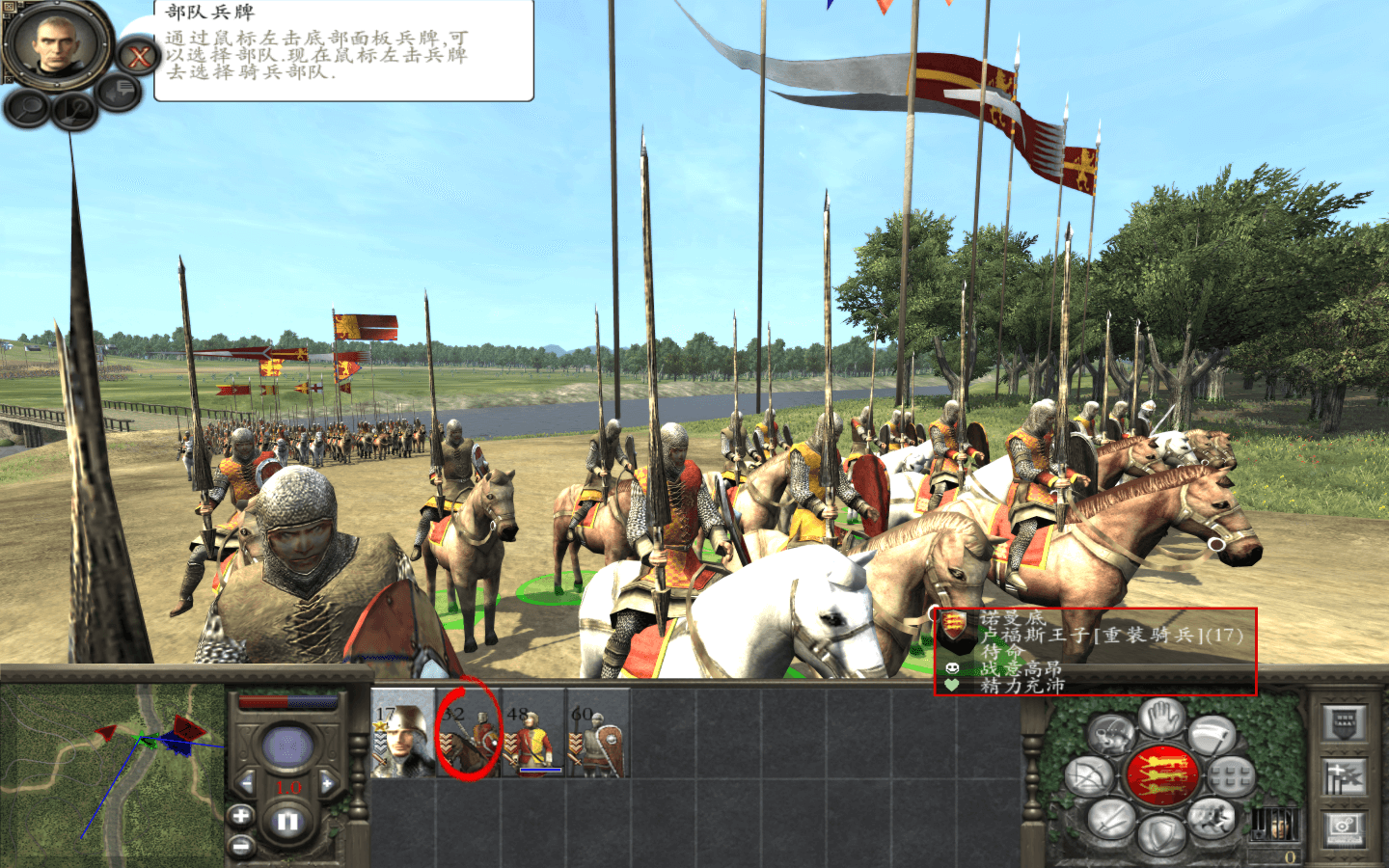Click the raised hand halt order button
1389x868 pixels.
(1161, 719)
